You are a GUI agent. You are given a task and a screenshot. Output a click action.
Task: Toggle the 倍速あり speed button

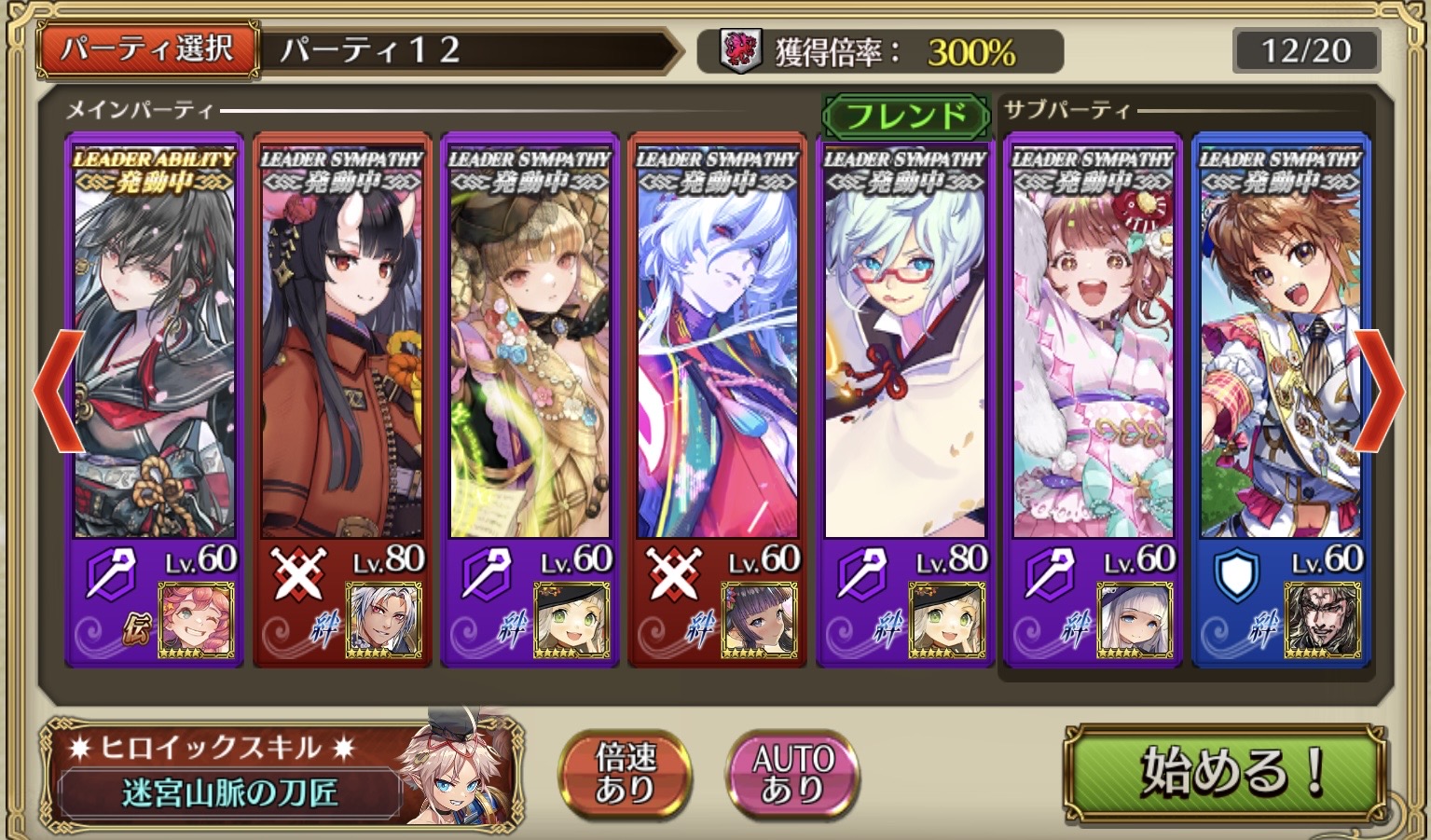pyautogui.click(x=625, y=773)
